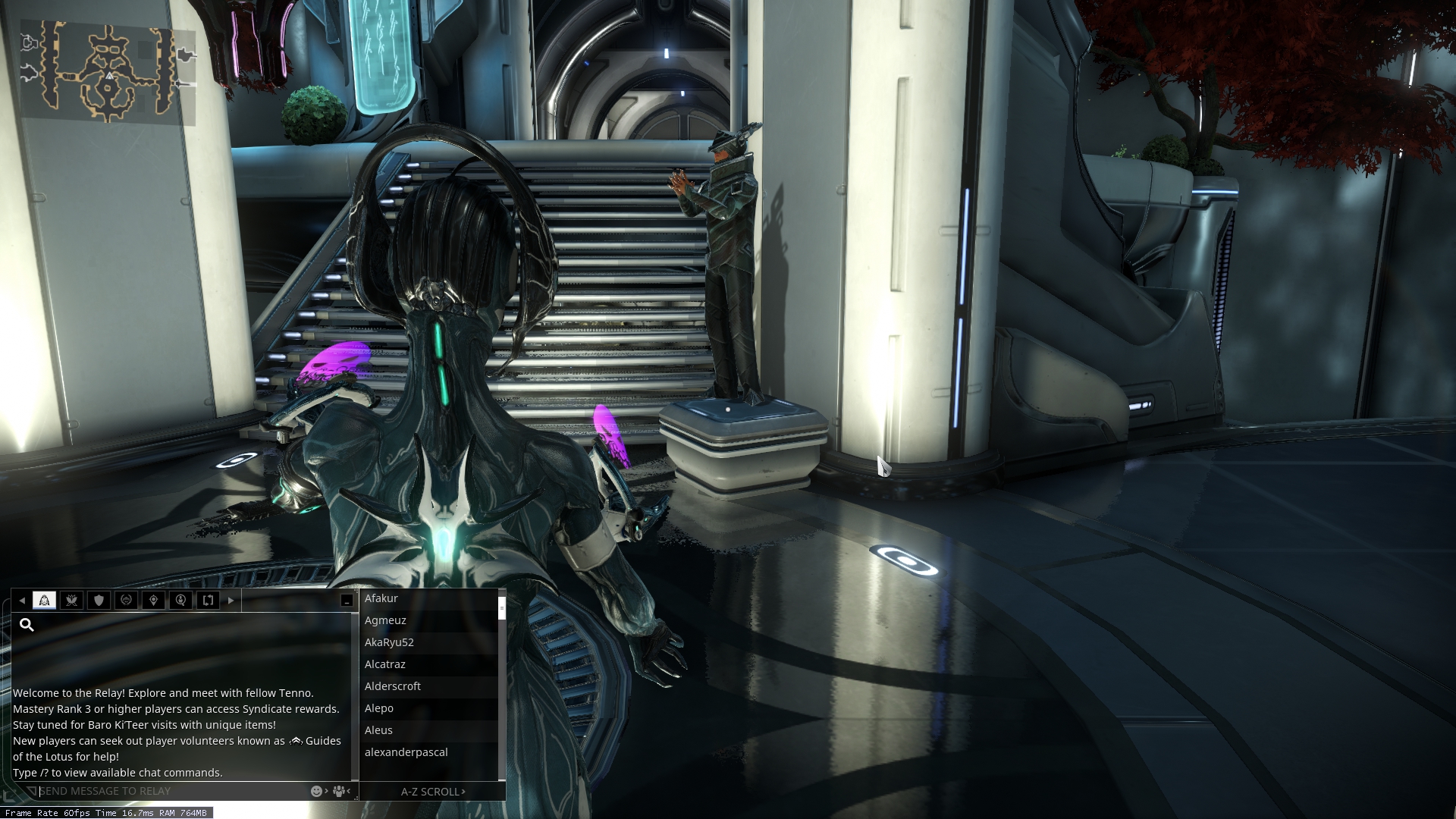
Task: Open the Squad chat icon
Action: (x=72, y=600)
